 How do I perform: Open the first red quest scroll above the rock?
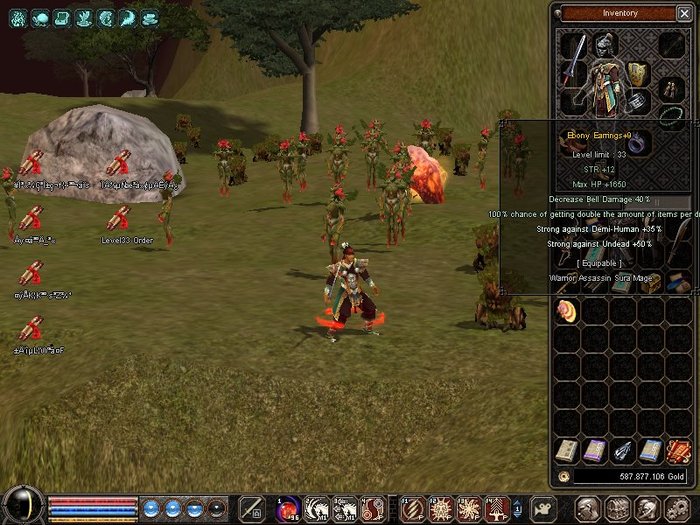[x=31, y=162]
